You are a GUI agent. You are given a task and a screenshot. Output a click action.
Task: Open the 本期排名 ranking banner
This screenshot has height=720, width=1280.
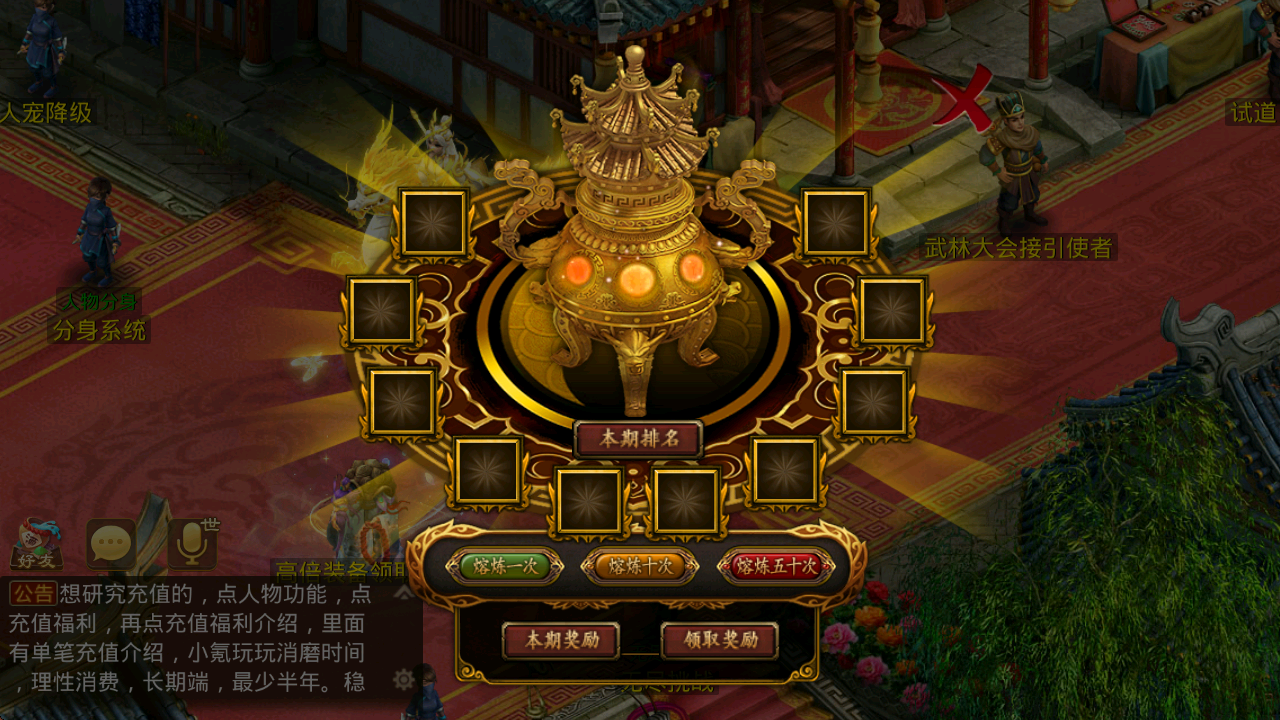(x=640, y=438)
